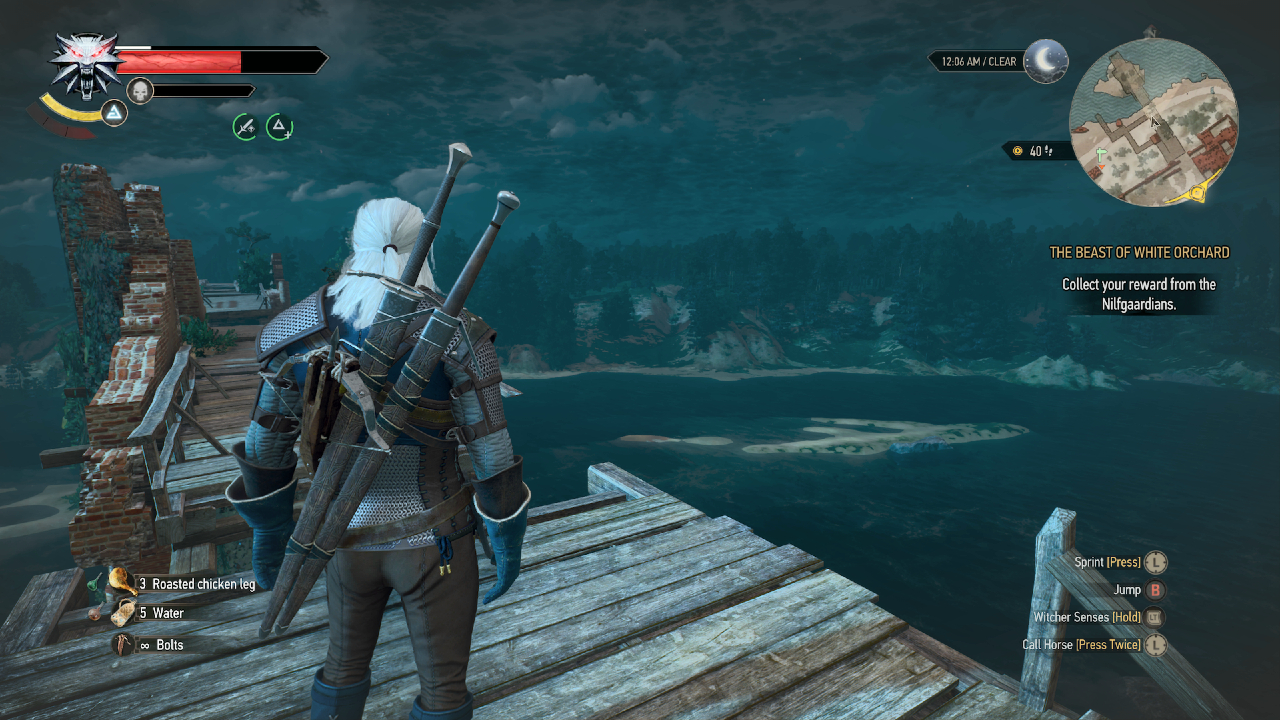Click the moon weather icon
Screen dimensions: 1280x720
(1046, 61)
